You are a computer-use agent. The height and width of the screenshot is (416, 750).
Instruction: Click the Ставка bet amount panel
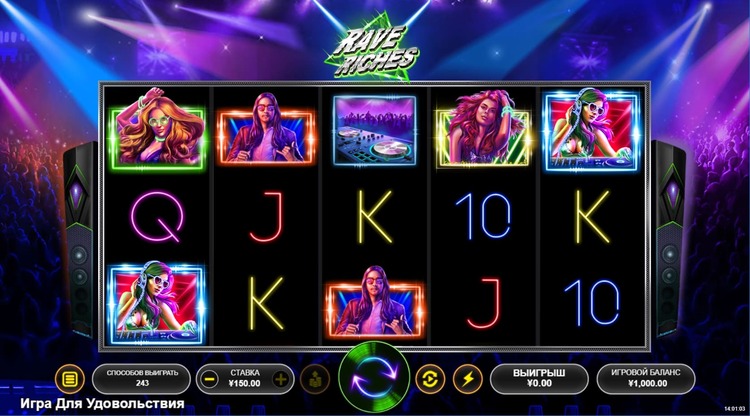point(245,379)
